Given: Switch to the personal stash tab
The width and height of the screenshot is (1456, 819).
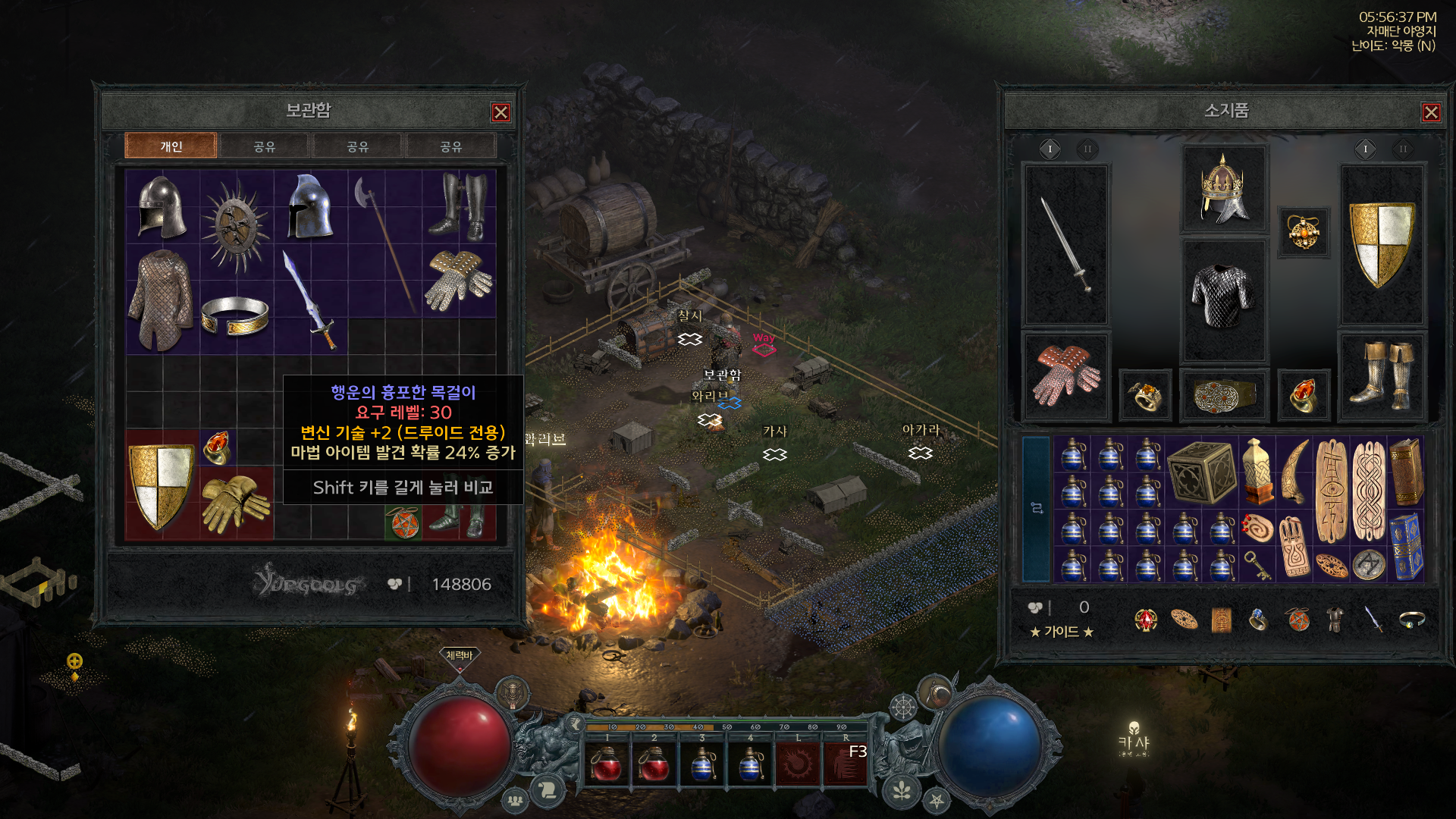Looking at the screenshot, I should 171,146.
